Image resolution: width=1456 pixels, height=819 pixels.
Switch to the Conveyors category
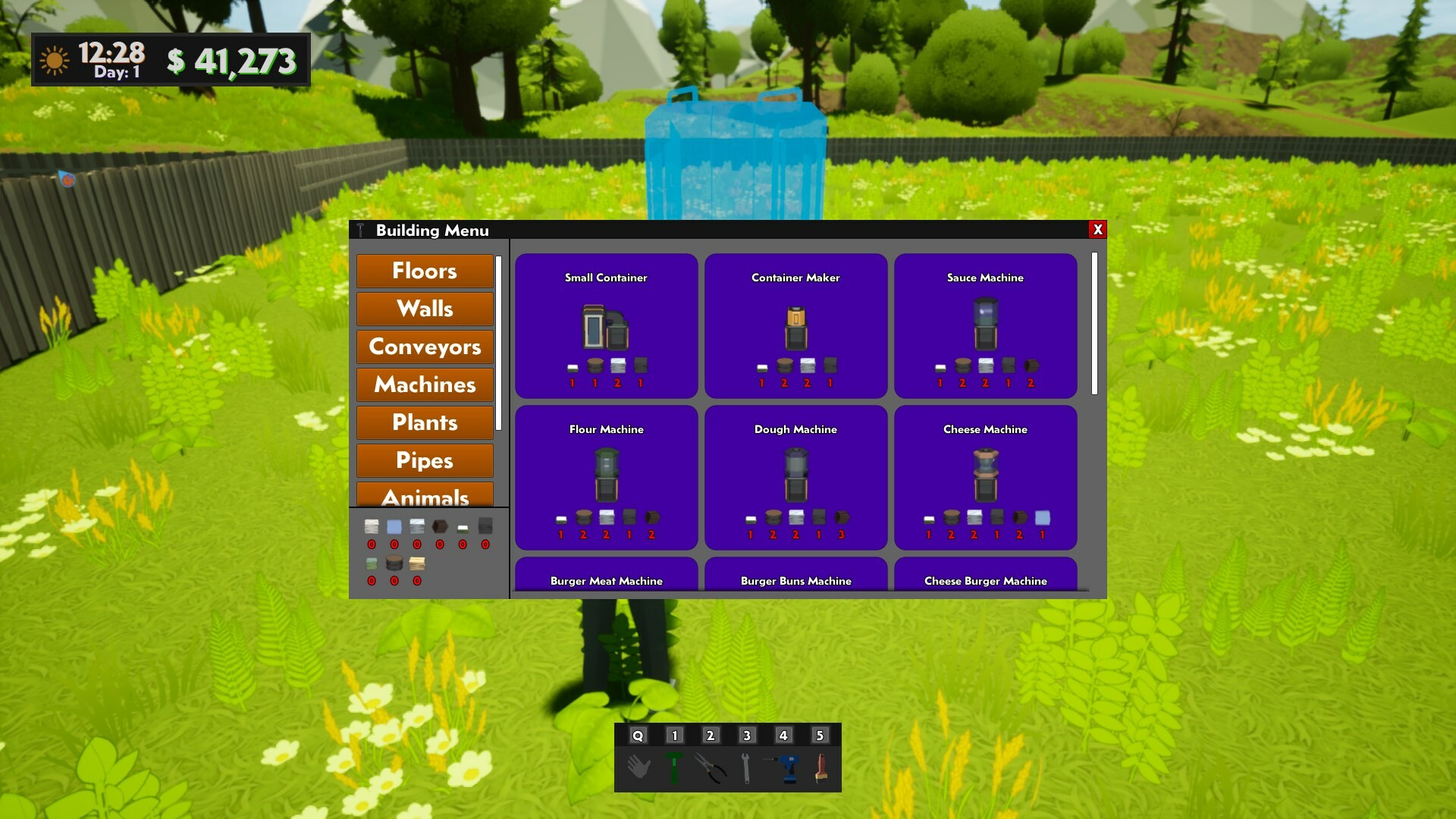(425, 347)
